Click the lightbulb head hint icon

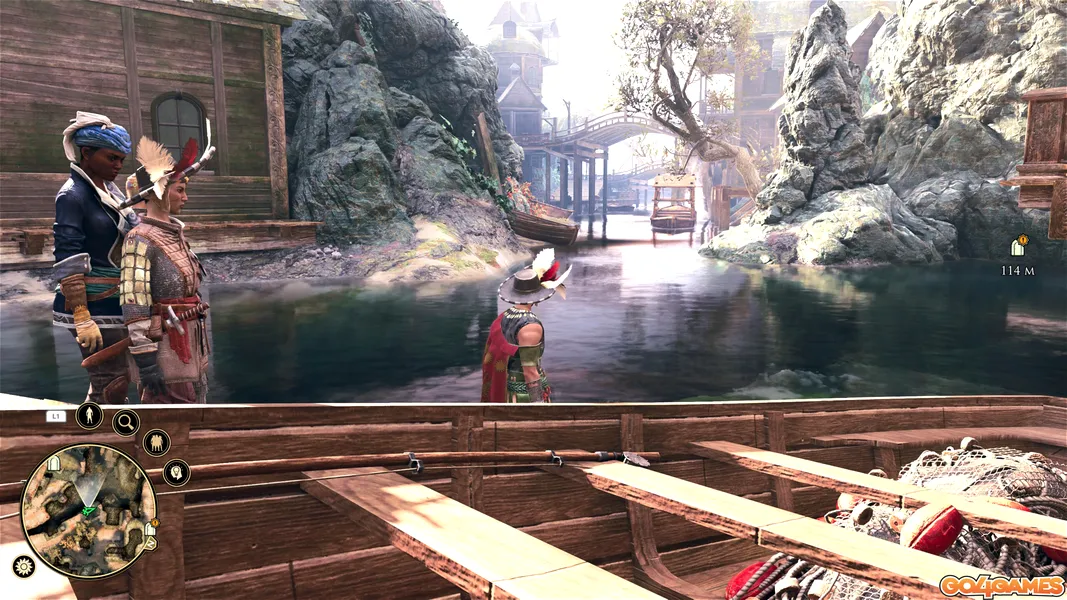pos(176,472)
